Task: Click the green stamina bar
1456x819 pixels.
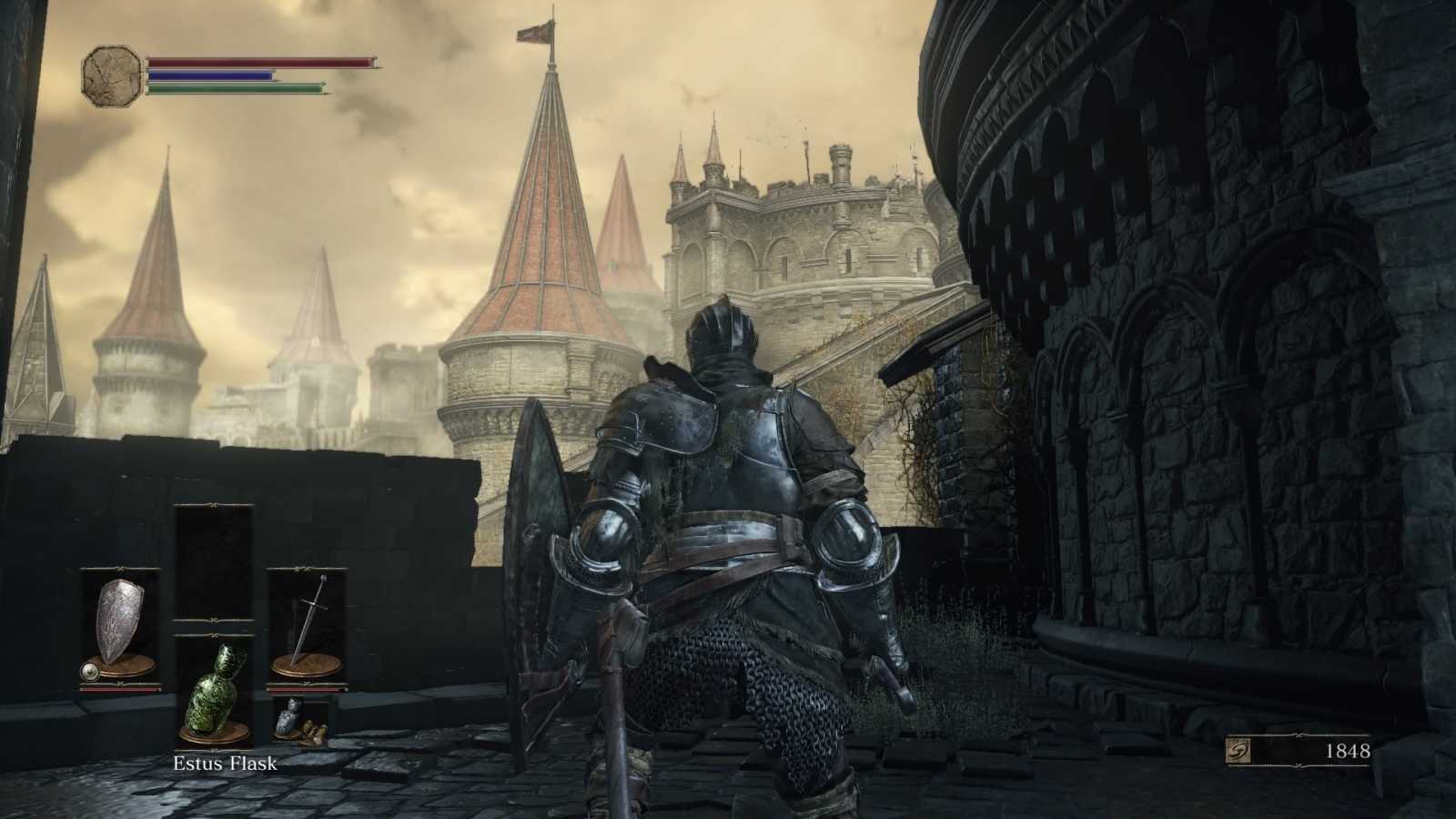Action: point(232,90)
